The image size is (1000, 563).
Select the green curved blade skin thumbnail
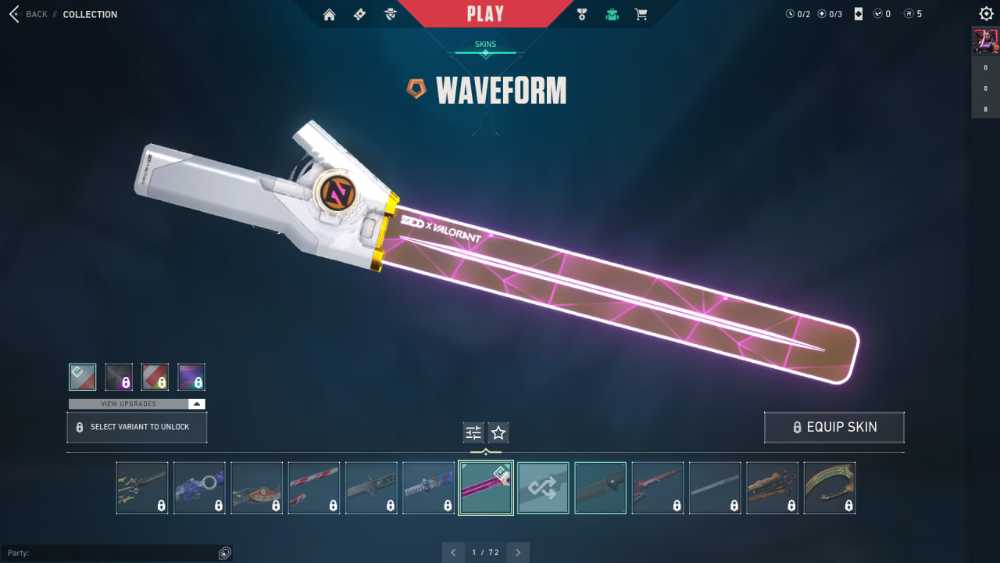click(830, 488)
